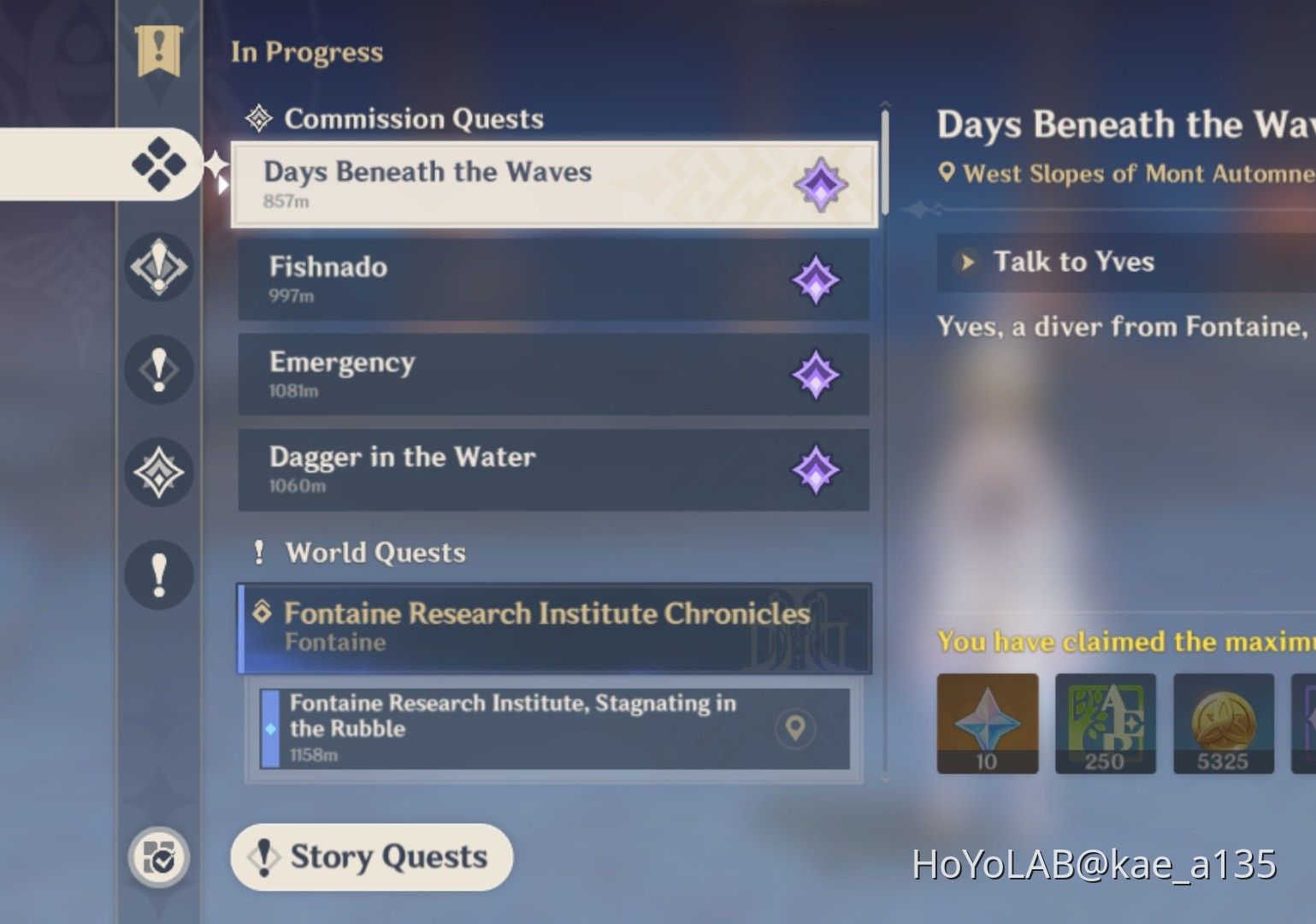Open the quest checklist icon at bottom left
Screen dimensions: 1316x924
point(159,855)
